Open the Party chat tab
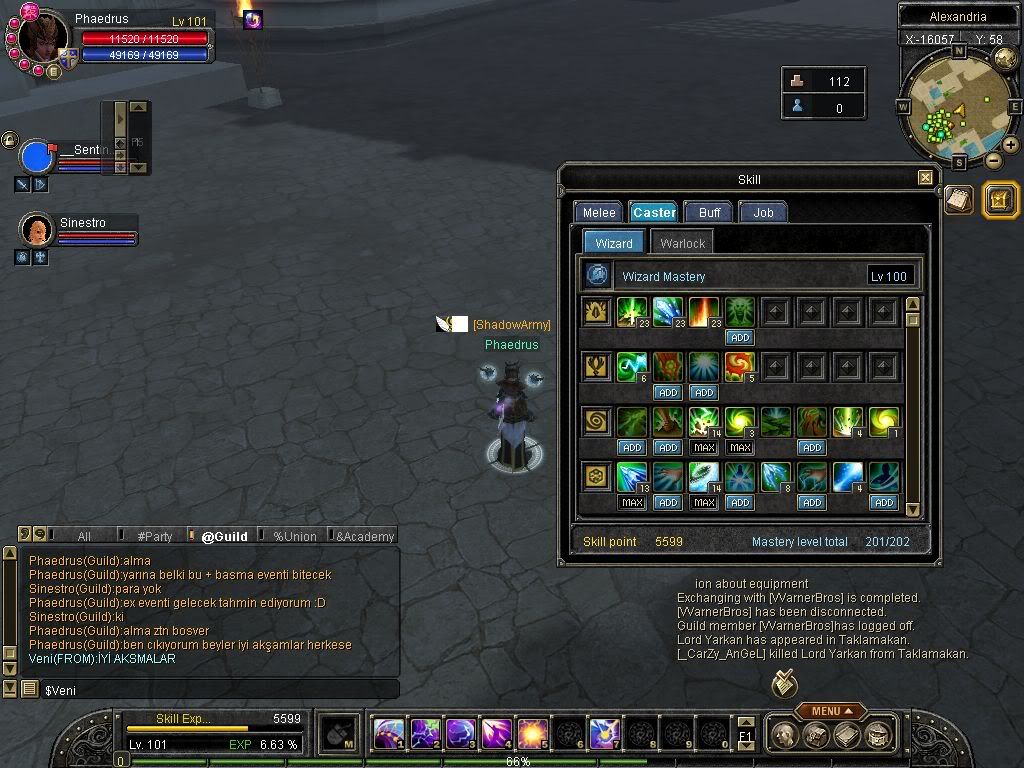This screenshot has height=768, width=1024. (x=155, y=536)
